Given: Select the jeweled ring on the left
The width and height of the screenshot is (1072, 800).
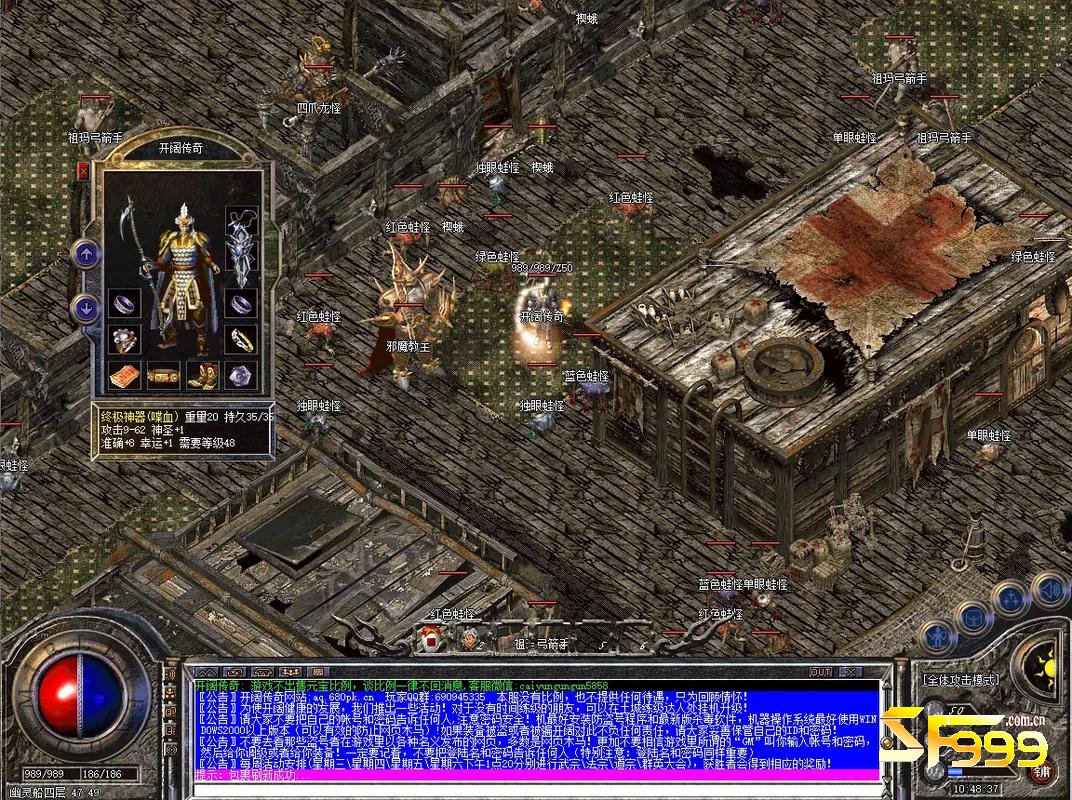Looking at the screenshot, I should 125,339.
